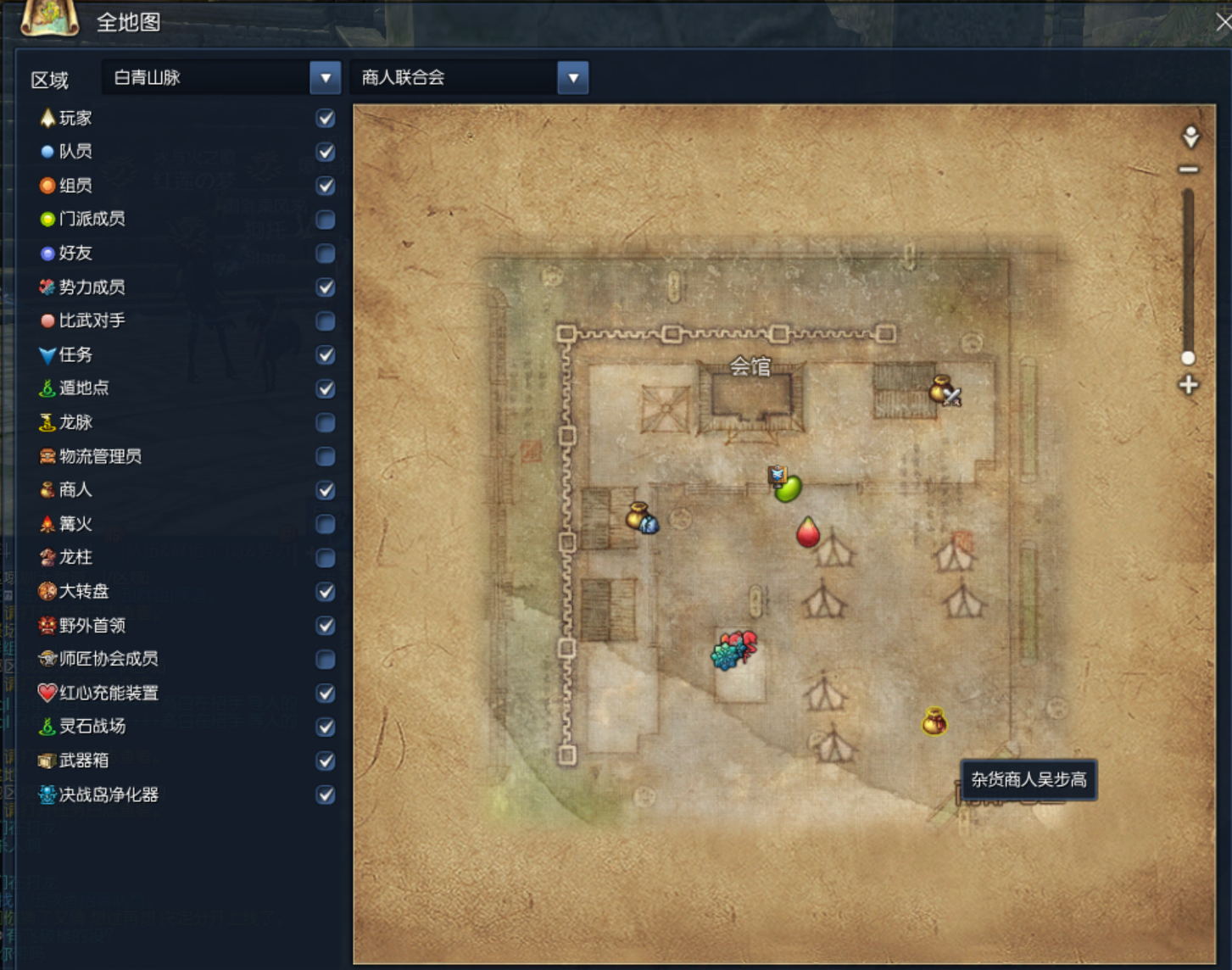Open the 白青山脉 region dropdown

click(x=325, y=78)
